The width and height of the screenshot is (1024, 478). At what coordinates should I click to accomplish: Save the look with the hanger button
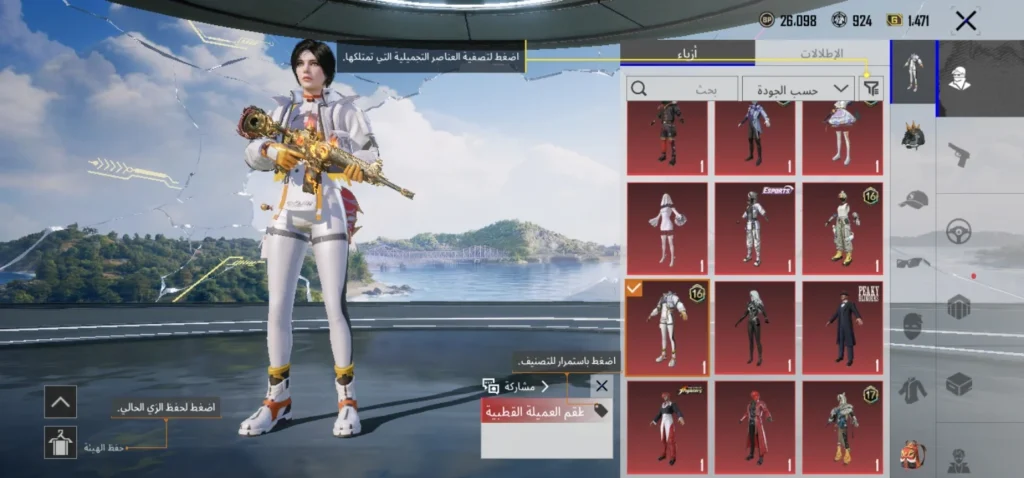(x=60, y=442)
